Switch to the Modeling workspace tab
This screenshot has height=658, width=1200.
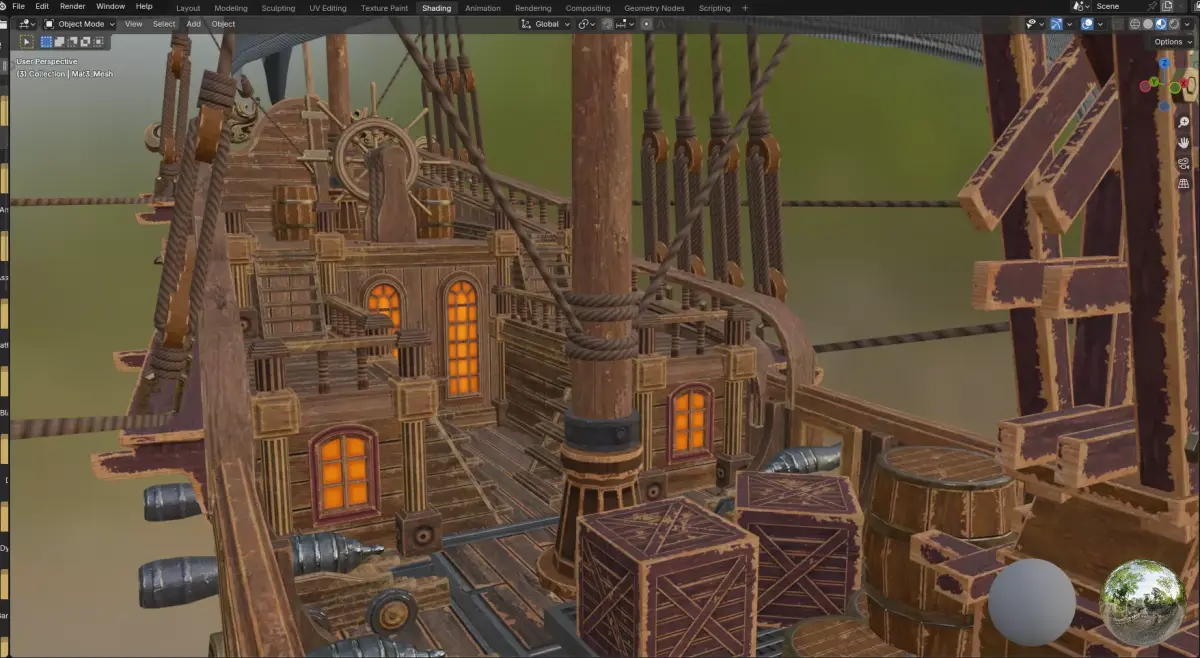click(231, 8)
